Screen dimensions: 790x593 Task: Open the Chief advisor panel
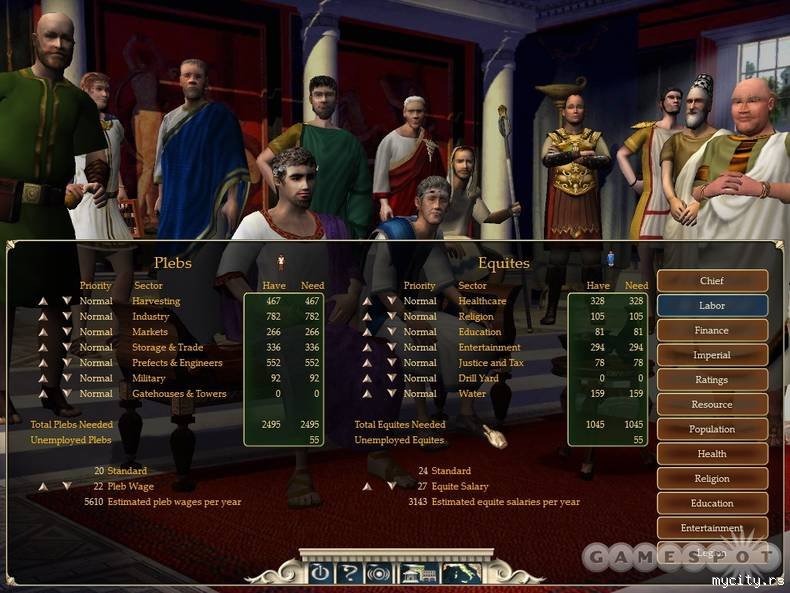tap(712, 281)
